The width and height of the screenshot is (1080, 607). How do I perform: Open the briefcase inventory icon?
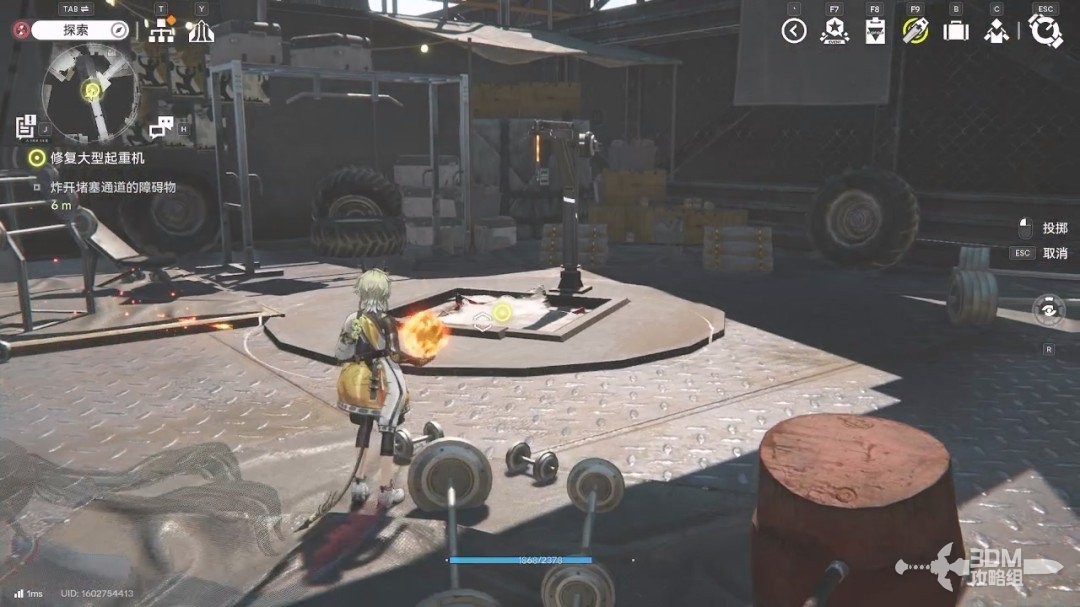956,31
